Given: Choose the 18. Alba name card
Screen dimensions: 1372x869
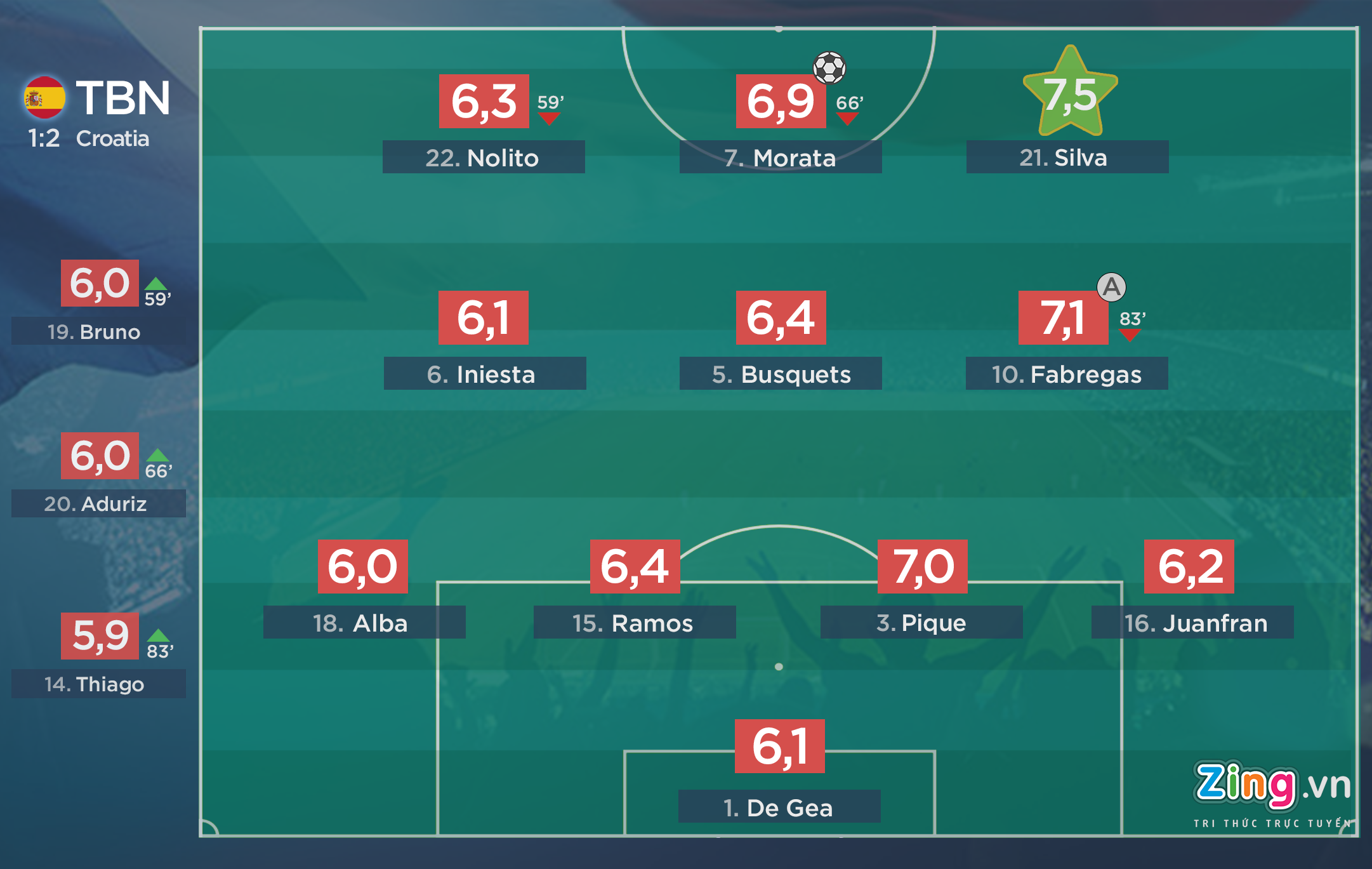Looking at the screenshot, I should [364, 623].
